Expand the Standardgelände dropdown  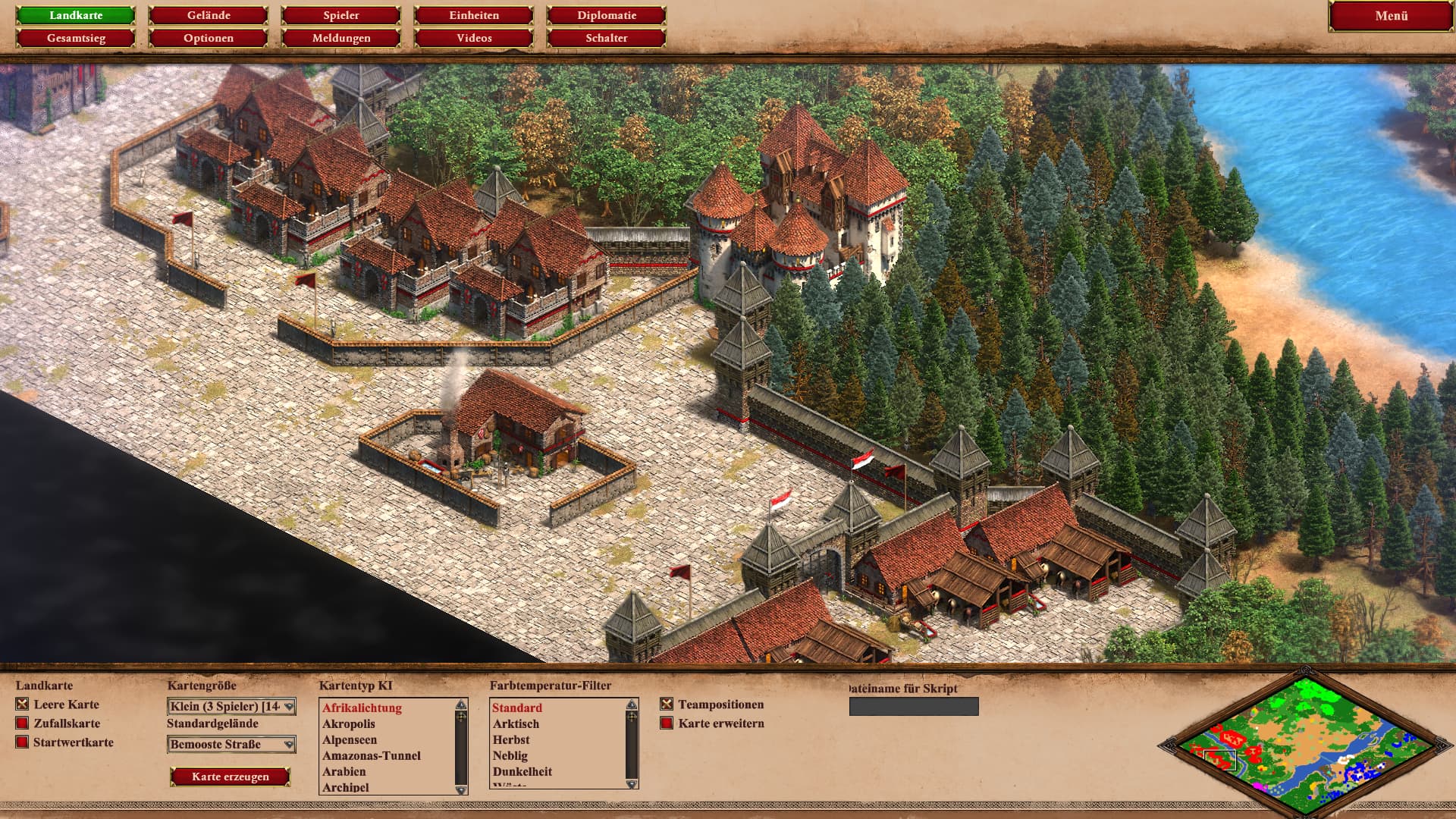[231, 745]
